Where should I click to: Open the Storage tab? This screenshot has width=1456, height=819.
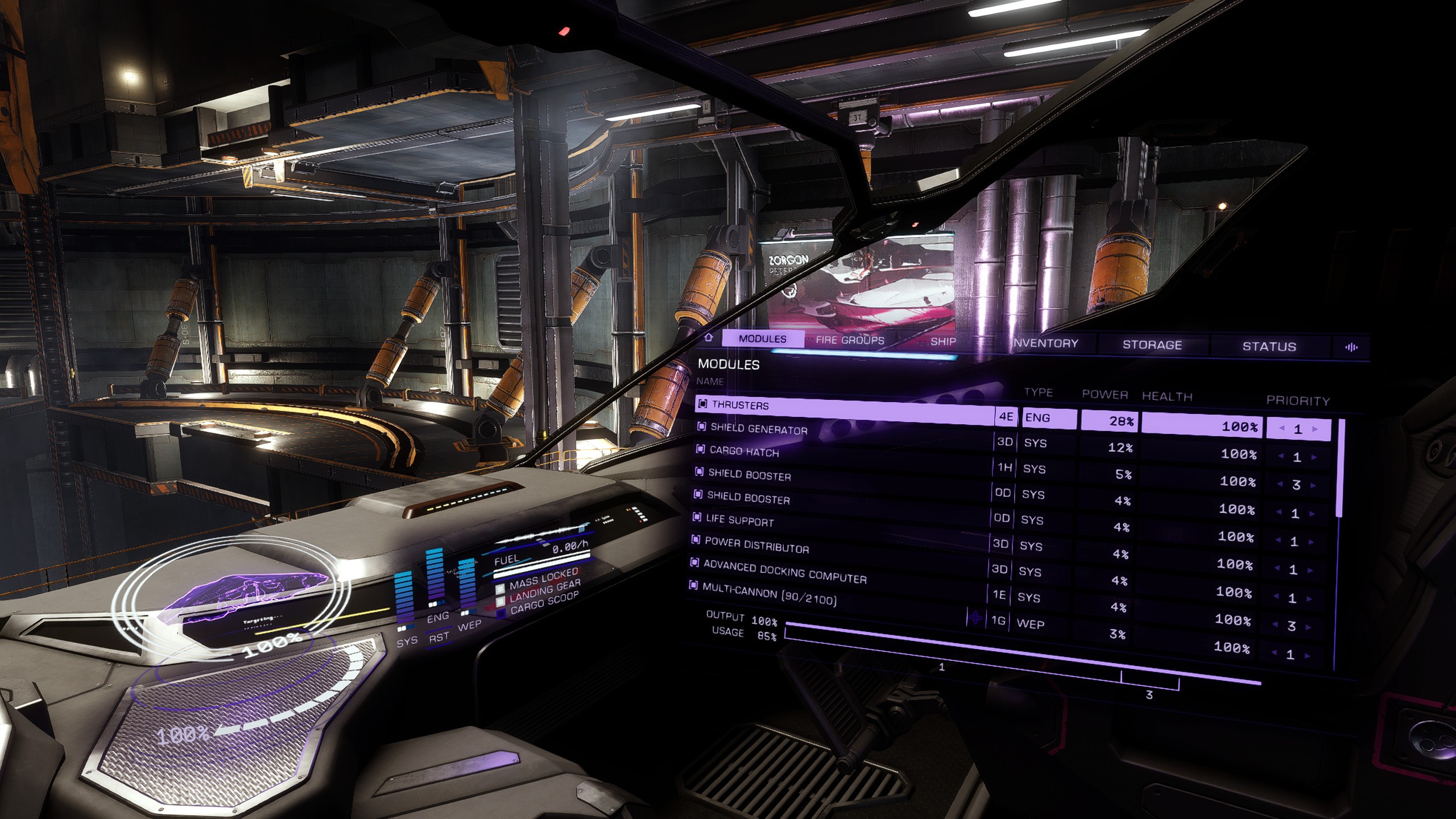tap(1152, 345)
